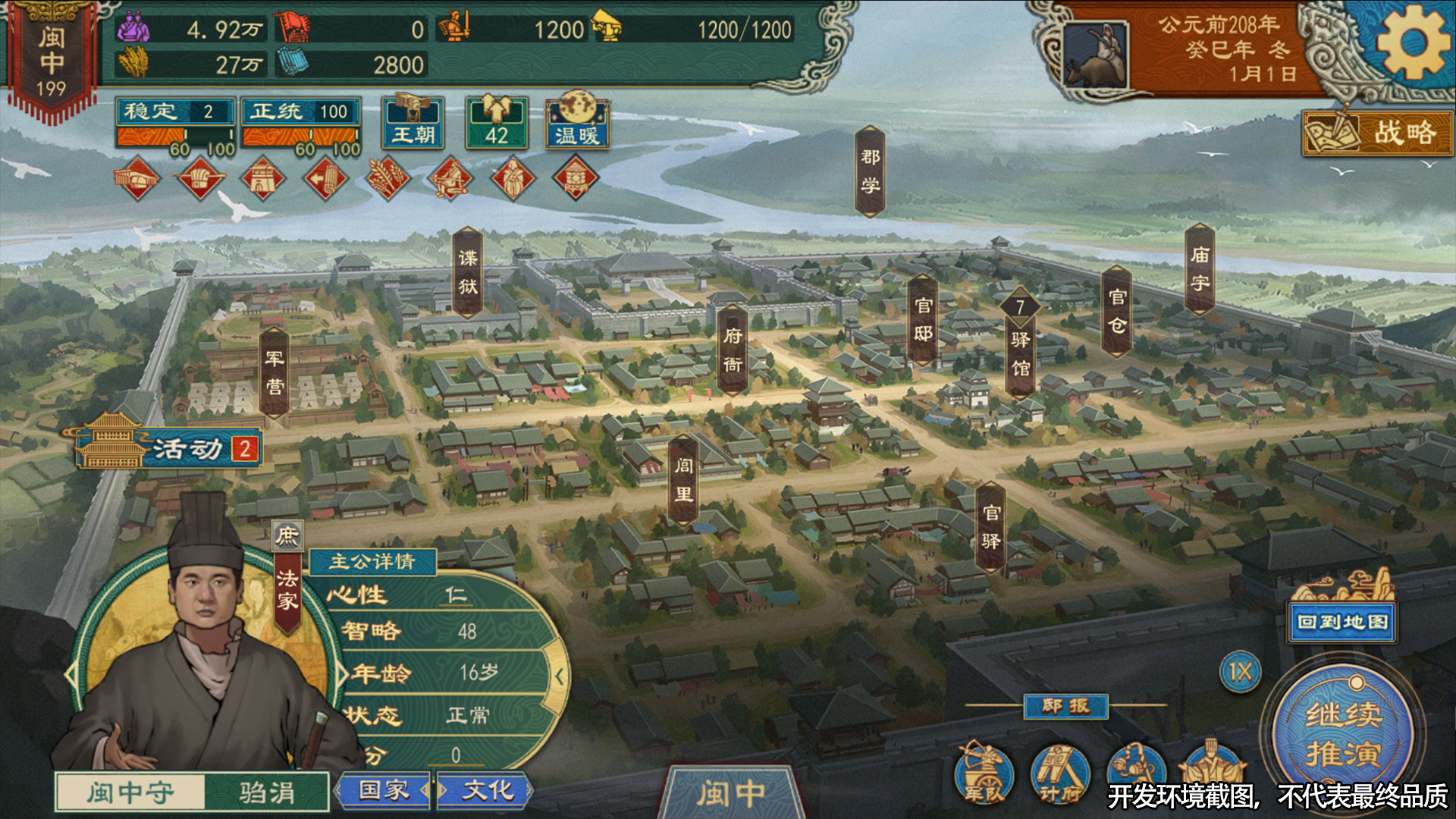Open the 计府 treasury menu
Screen dimensions: 1456x819
[x=1059, y=773]
